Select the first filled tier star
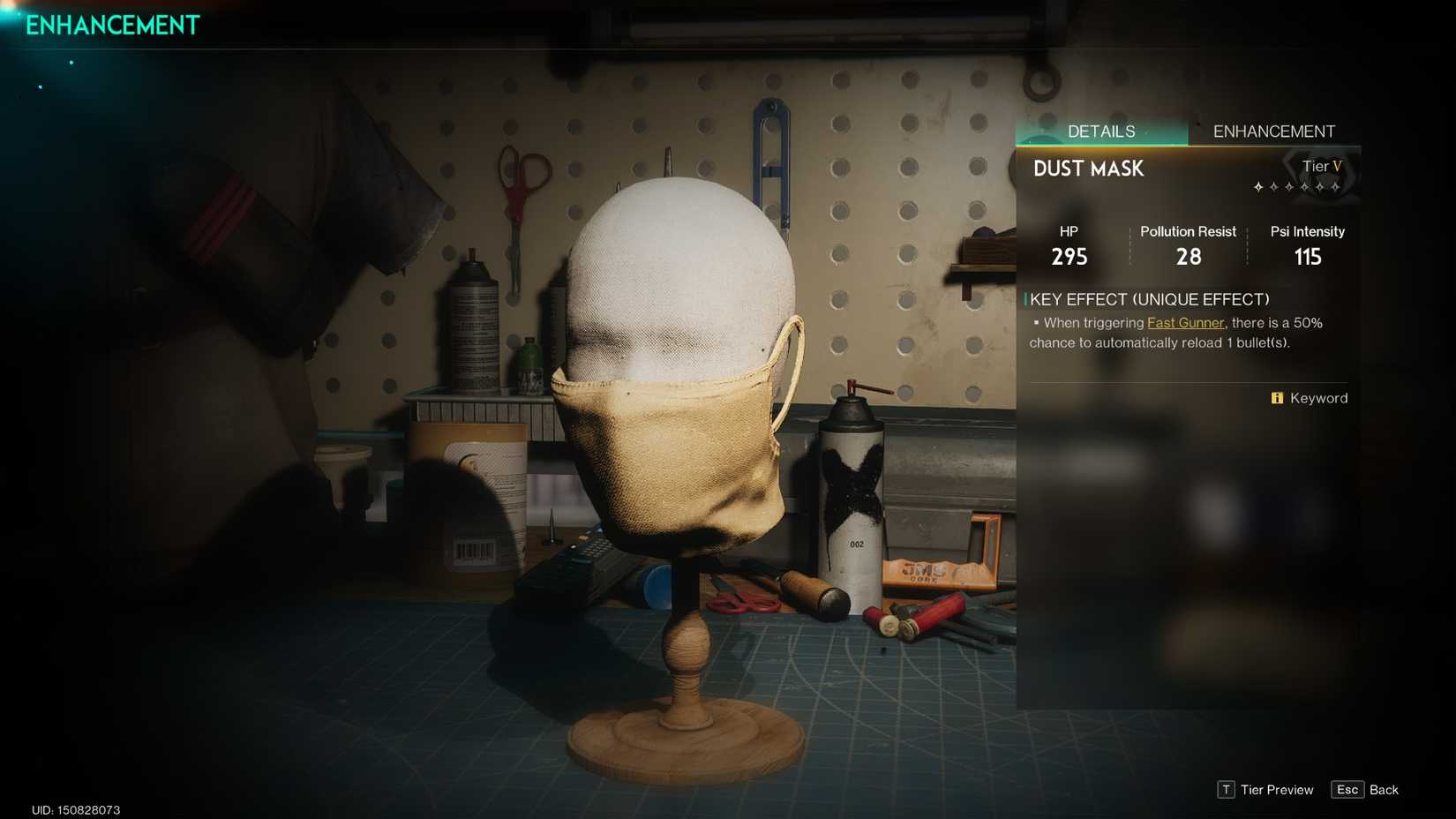 pos(1258,187)
